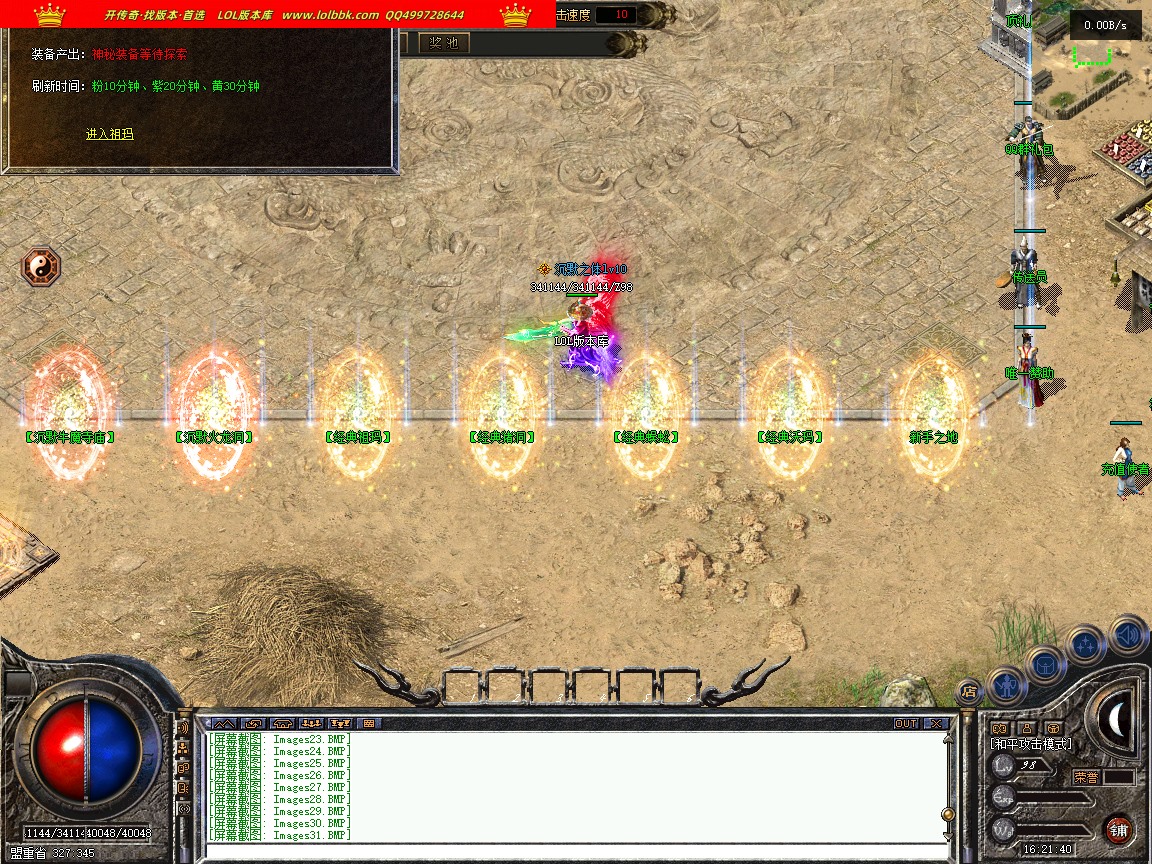This screenshot has height=864, width=1152.
Task: Open the bag inventory round icon
Action: click(x=1045, y=665)
